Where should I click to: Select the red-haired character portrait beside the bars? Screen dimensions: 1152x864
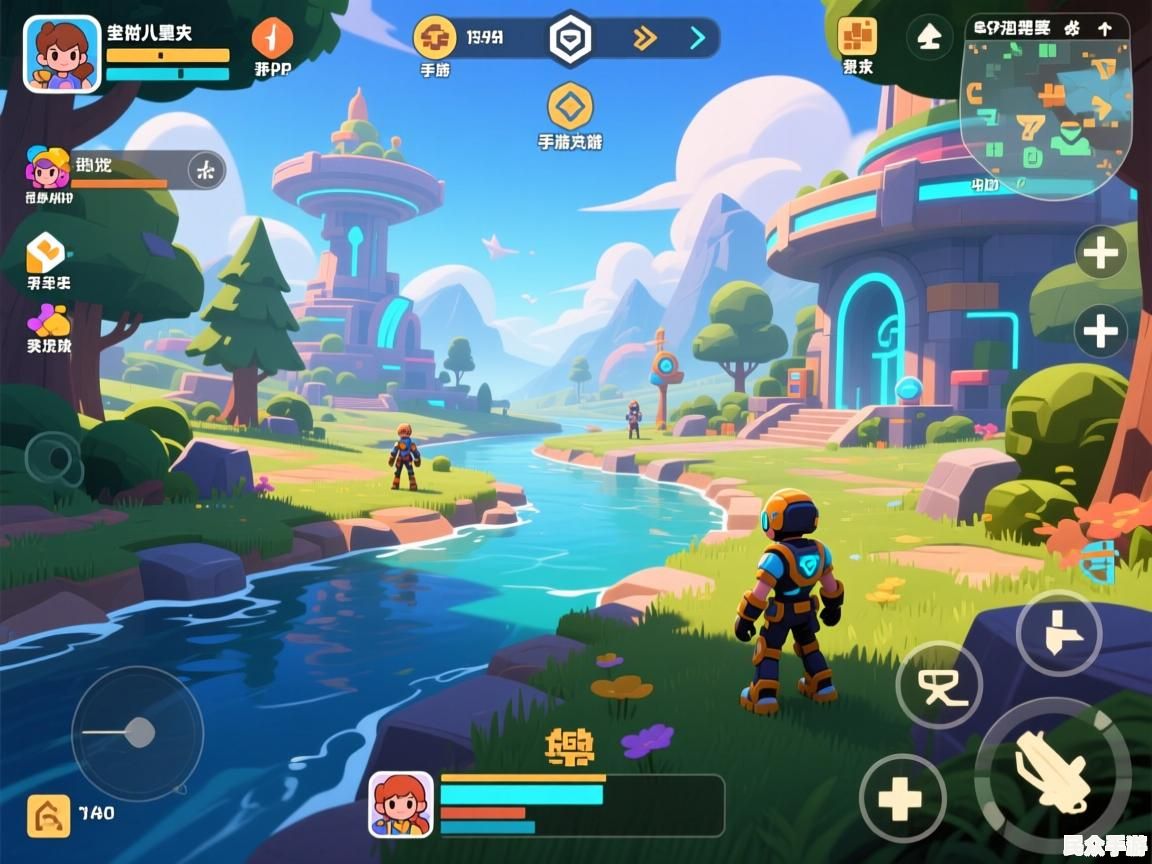401,804
